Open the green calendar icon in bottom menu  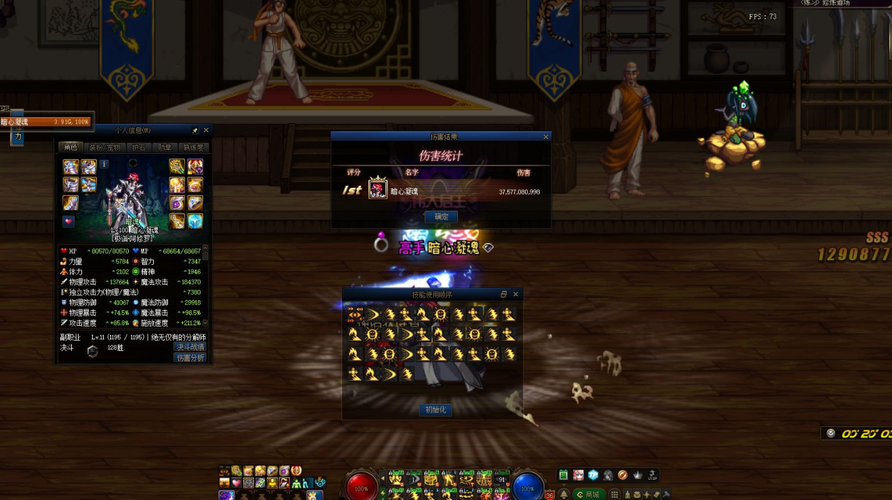coord(564,475)
